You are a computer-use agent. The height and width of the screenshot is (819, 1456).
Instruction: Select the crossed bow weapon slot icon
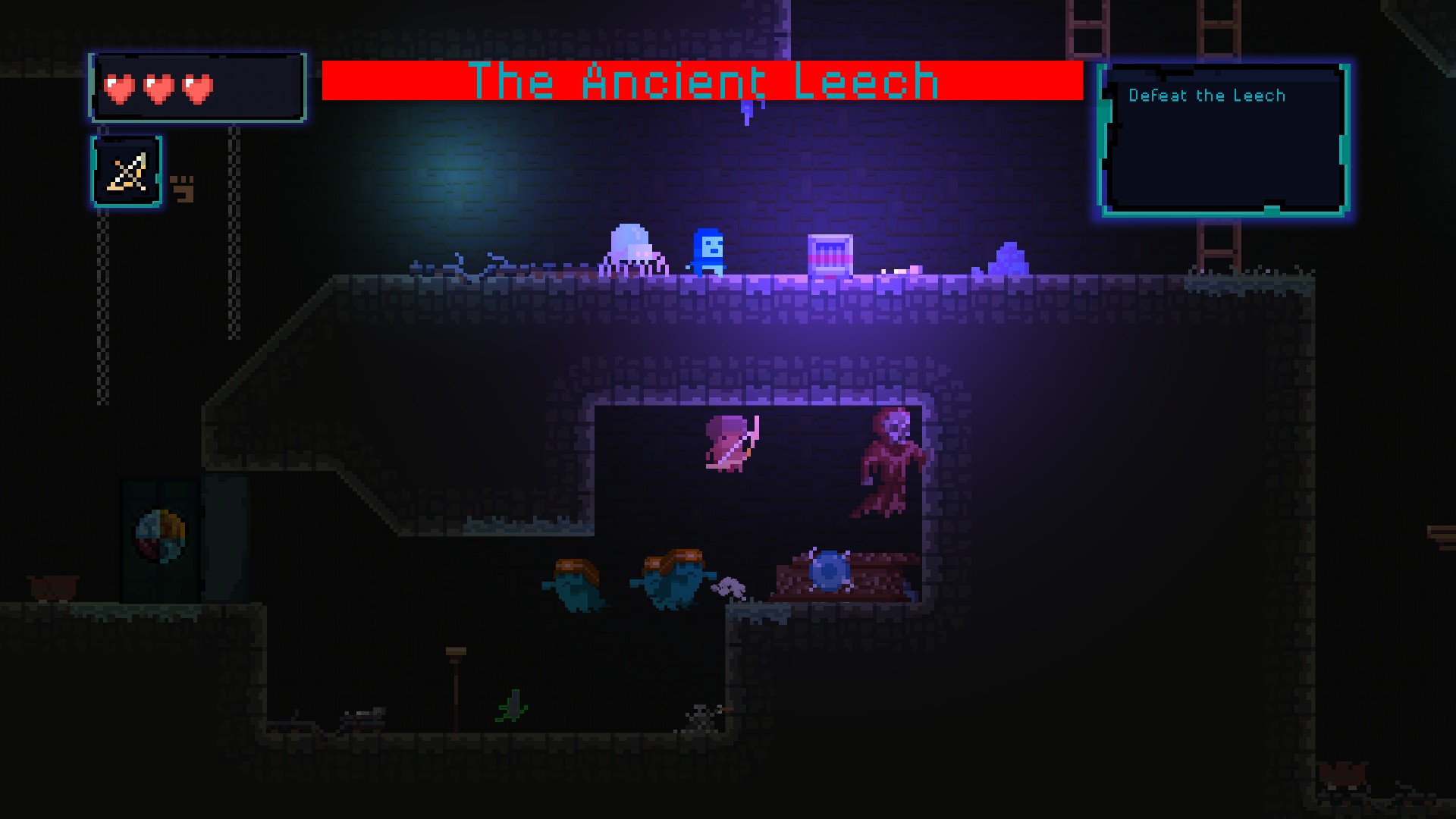(127, 171)
